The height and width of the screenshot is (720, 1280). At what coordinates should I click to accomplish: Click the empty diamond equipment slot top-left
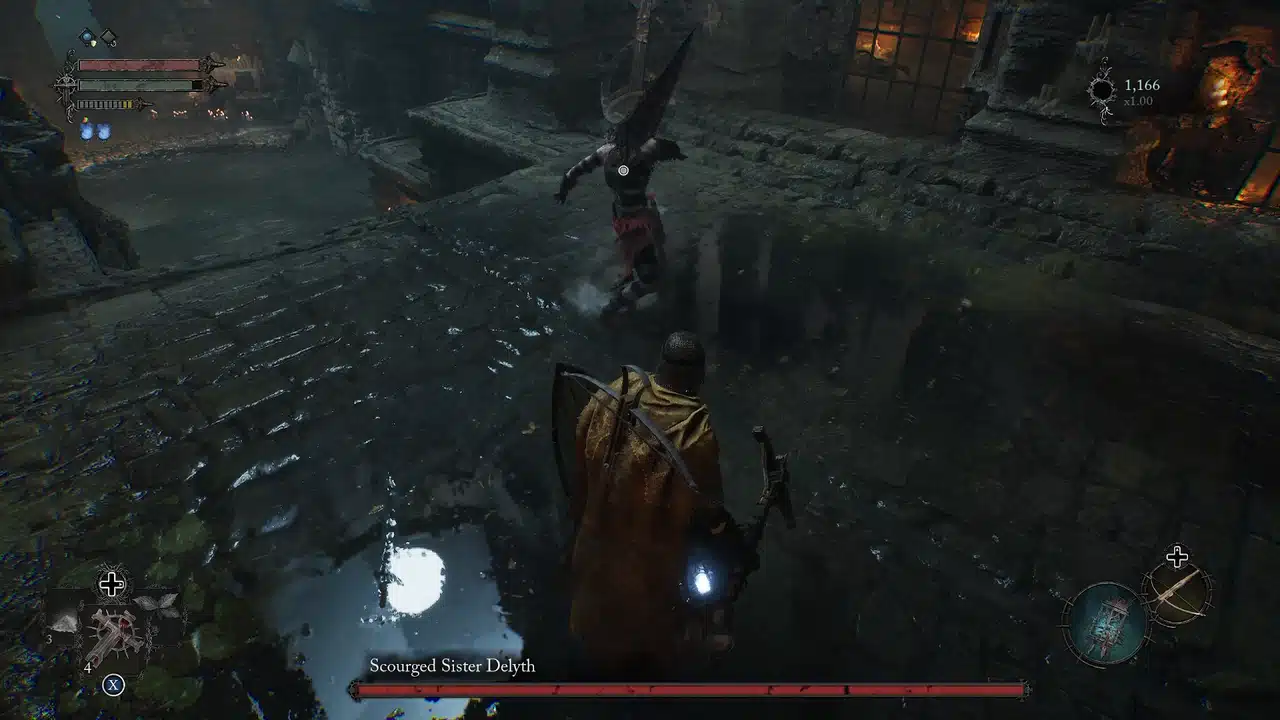tap(109, 37)
